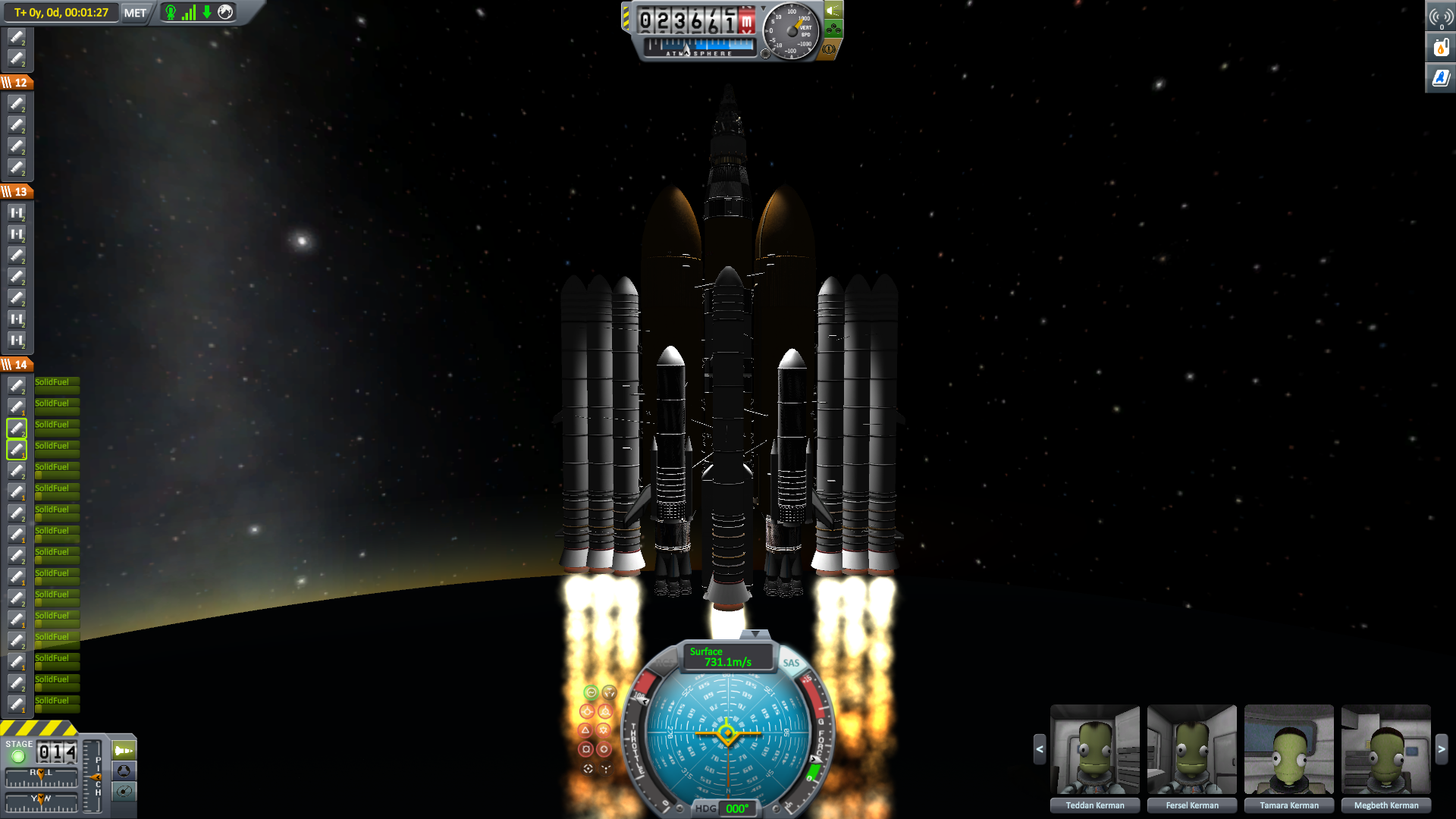This screenshot has height=819, width=1456.
Task: Show next crew portraits with right arrow
Action: 1442,749
